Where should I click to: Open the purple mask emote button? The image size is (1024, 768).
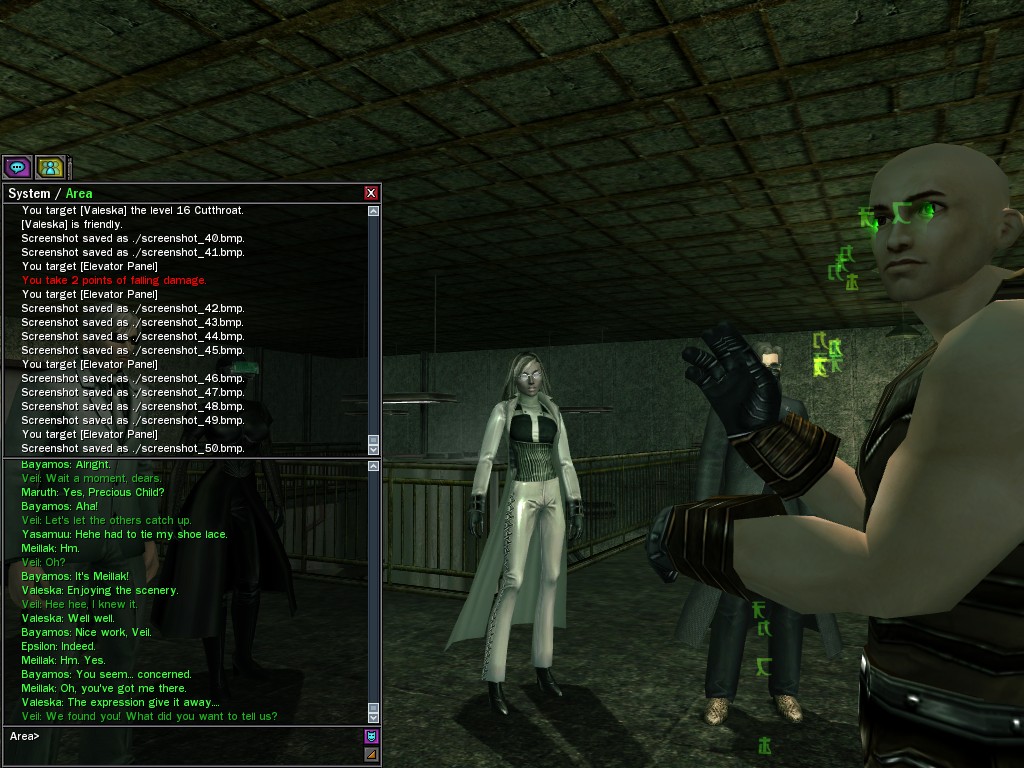click(x=371, y=736)
